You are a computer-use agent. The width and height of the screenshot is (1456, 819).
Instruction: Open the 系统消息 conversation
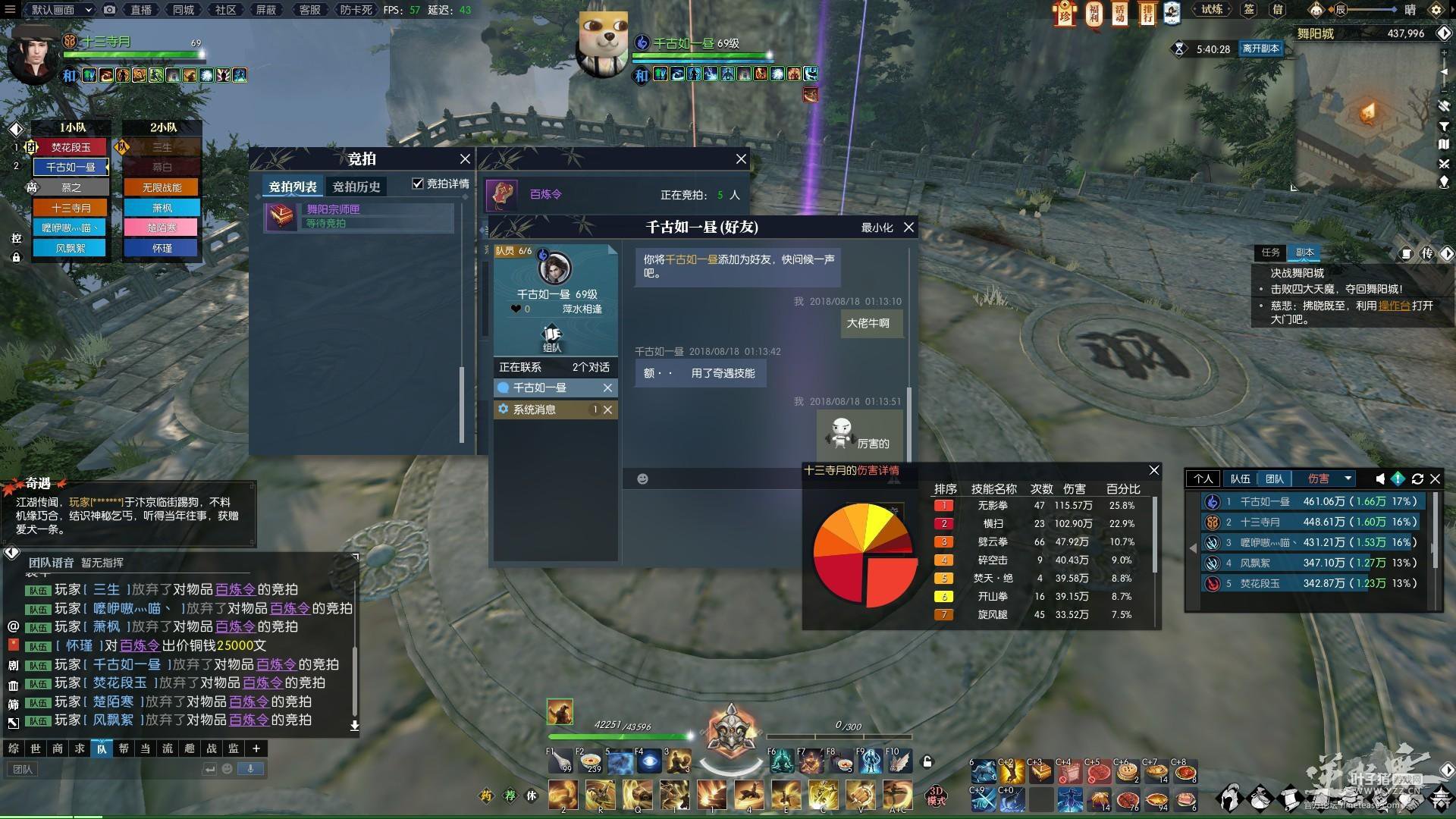535,409
